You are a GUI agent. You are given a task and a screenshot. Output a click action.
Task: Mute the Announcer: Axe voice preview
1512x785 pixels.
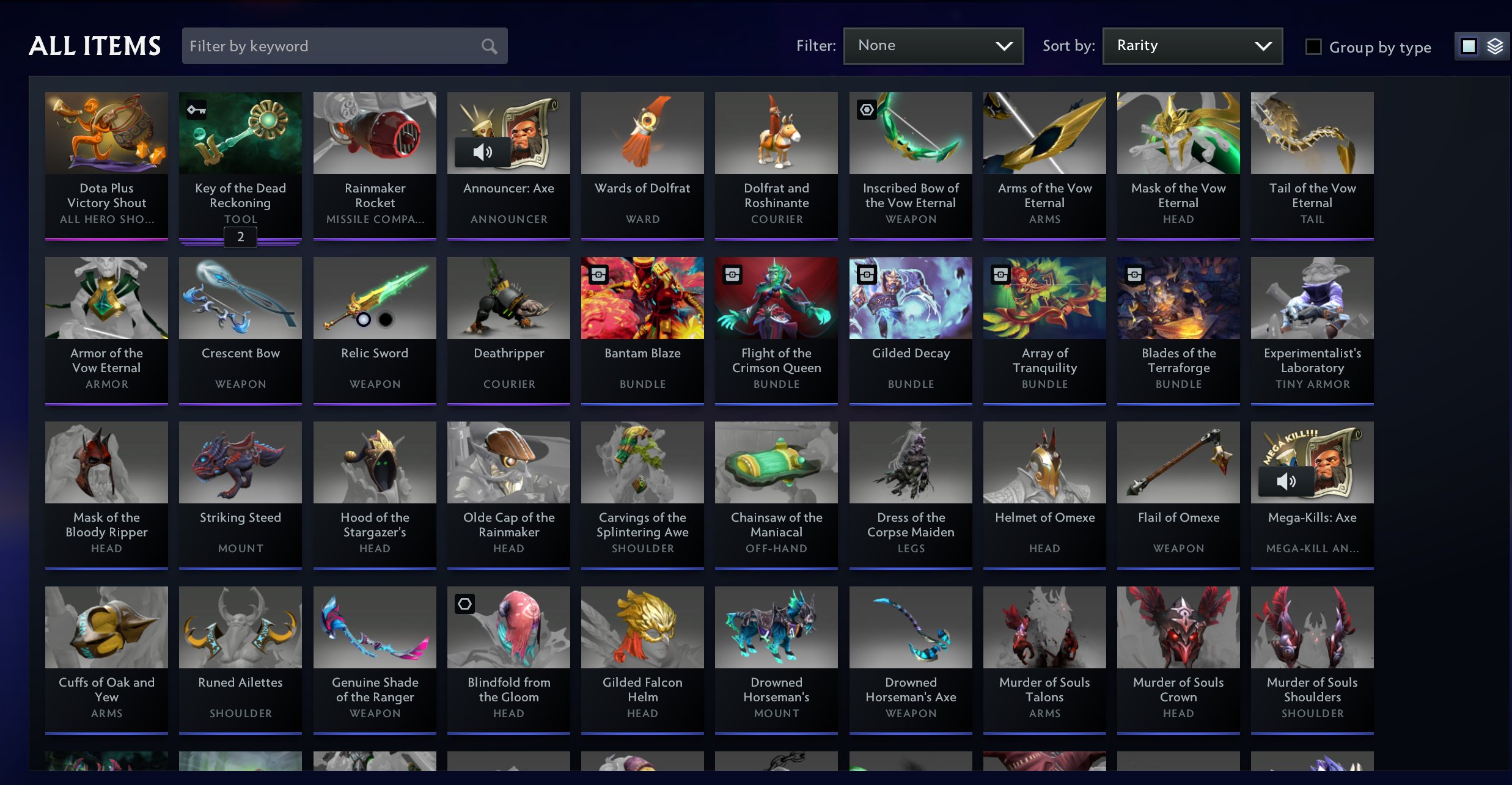coord(483,151)
